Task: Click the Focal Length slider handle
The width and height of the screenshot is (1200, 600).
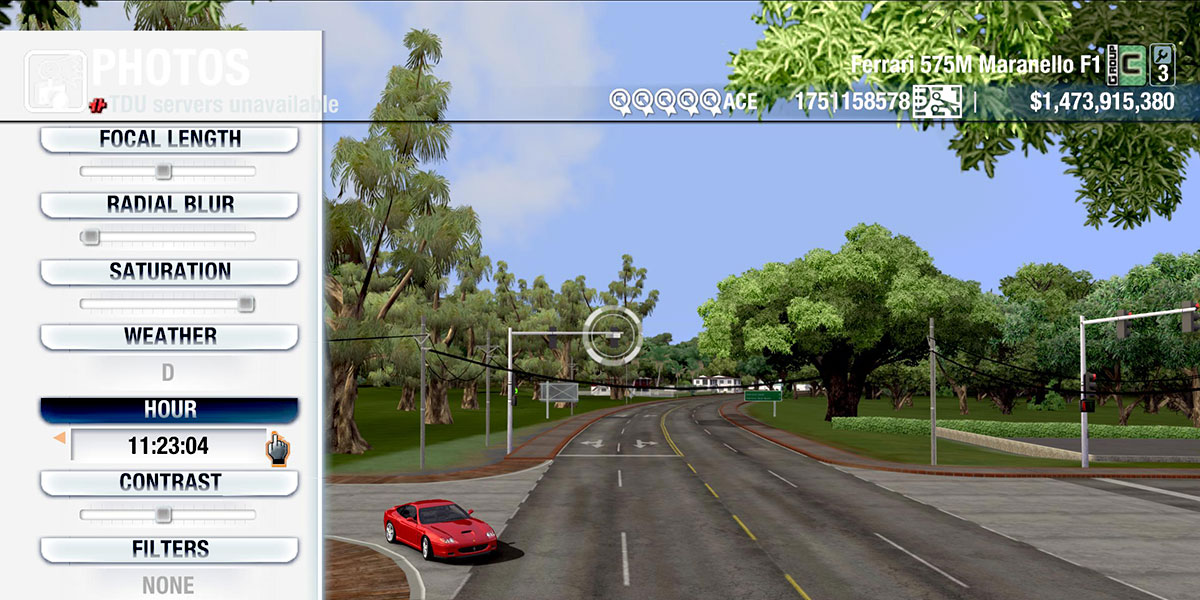Action: 163,172
